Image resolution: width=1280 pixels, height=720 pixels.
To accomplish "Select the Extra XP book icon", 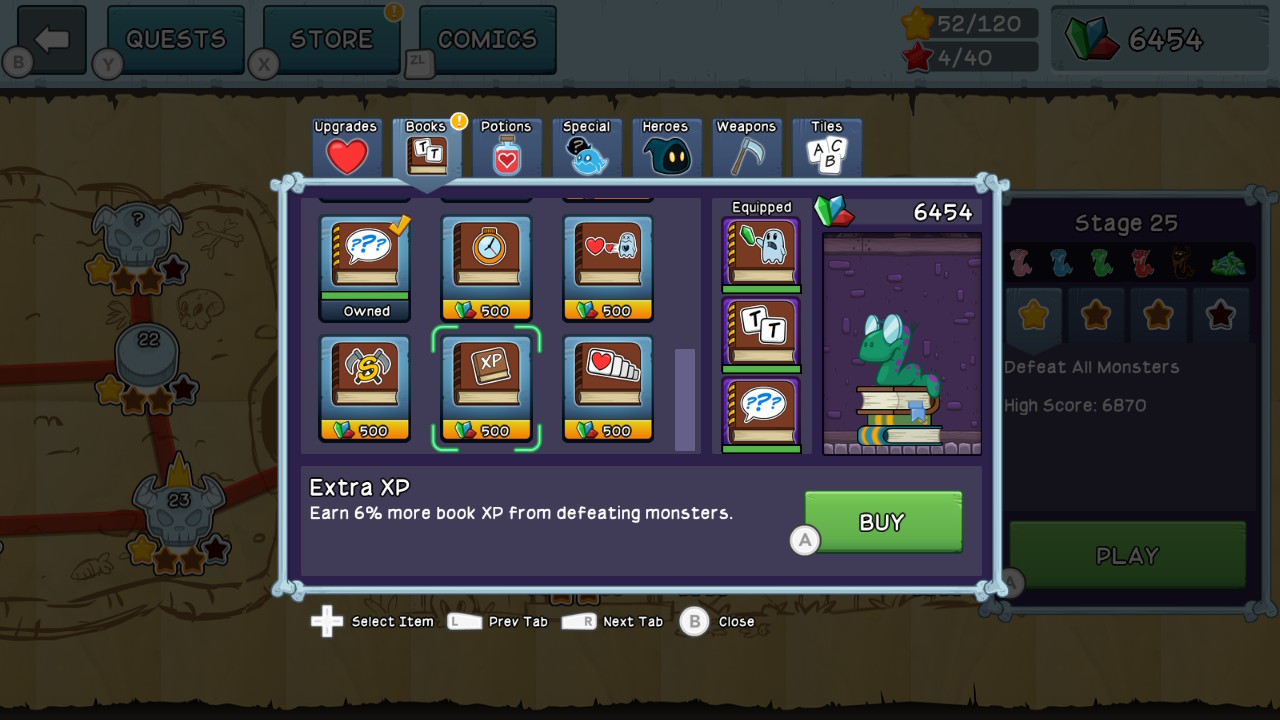I will pyautogui.click(x=486, y=385).
